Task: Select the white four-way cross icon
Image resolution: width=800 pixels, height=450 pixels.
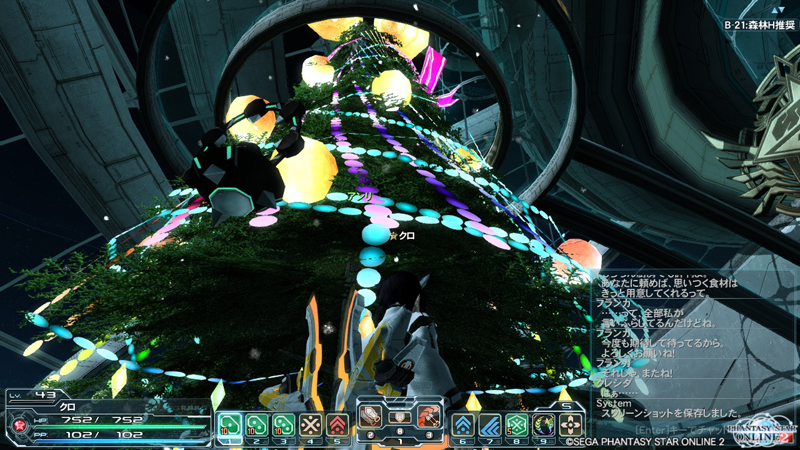Action: (570, 425)
